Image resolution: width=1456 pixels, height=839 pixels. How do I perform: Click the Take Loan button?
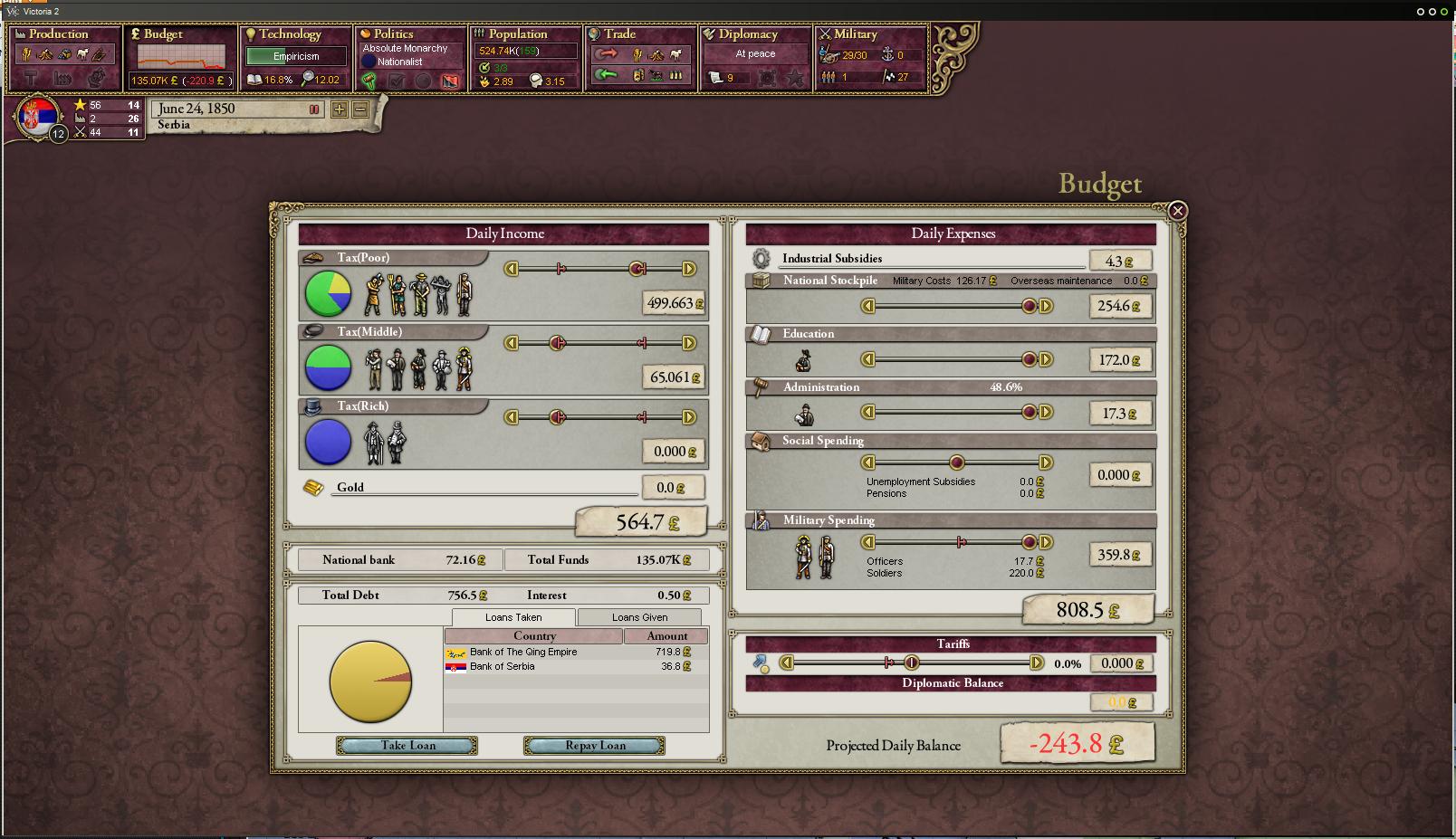[407, 746]
